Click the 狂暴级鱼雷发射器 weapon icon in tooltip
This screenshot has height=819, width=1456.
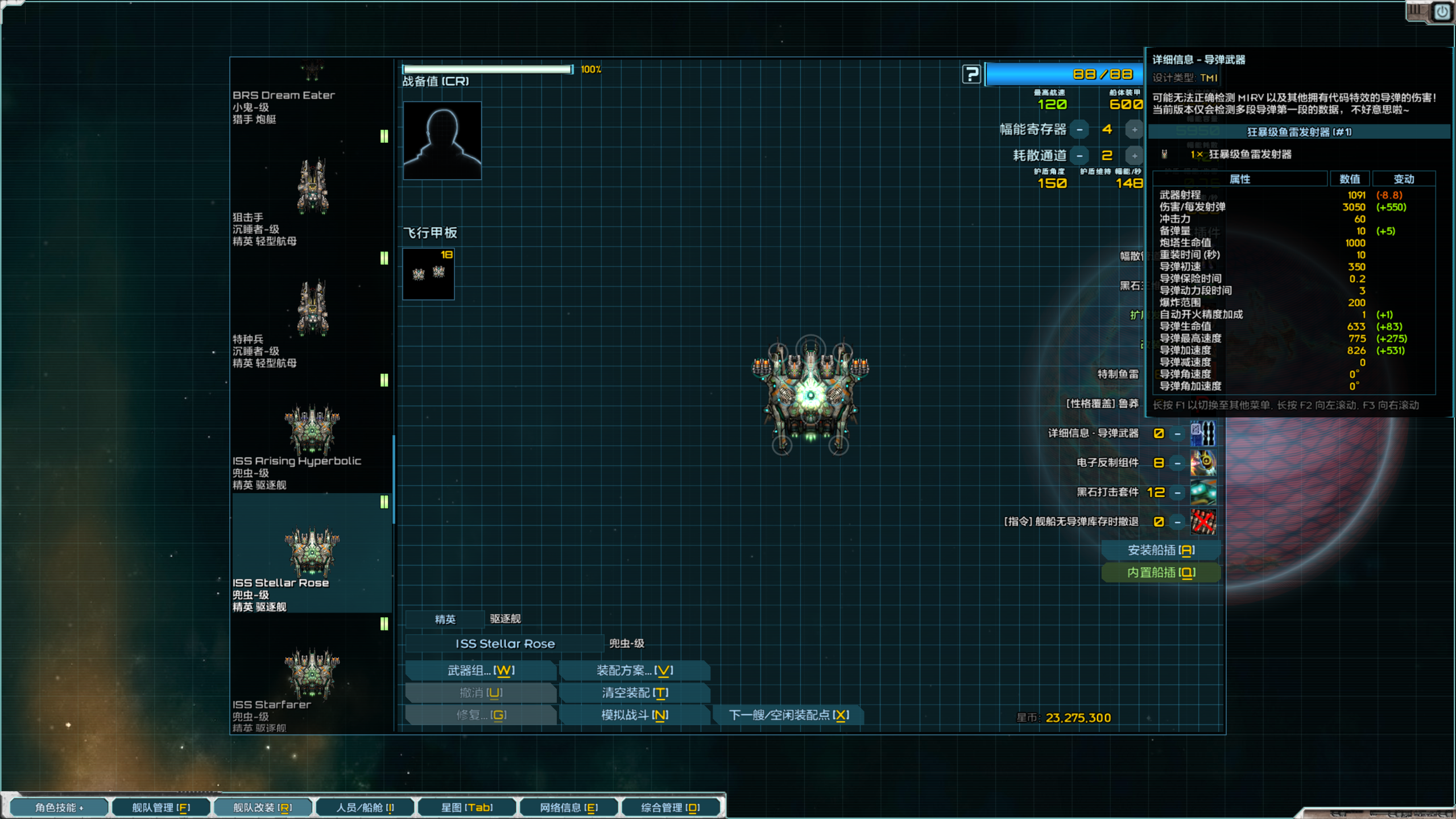[x=1165, y=155]
